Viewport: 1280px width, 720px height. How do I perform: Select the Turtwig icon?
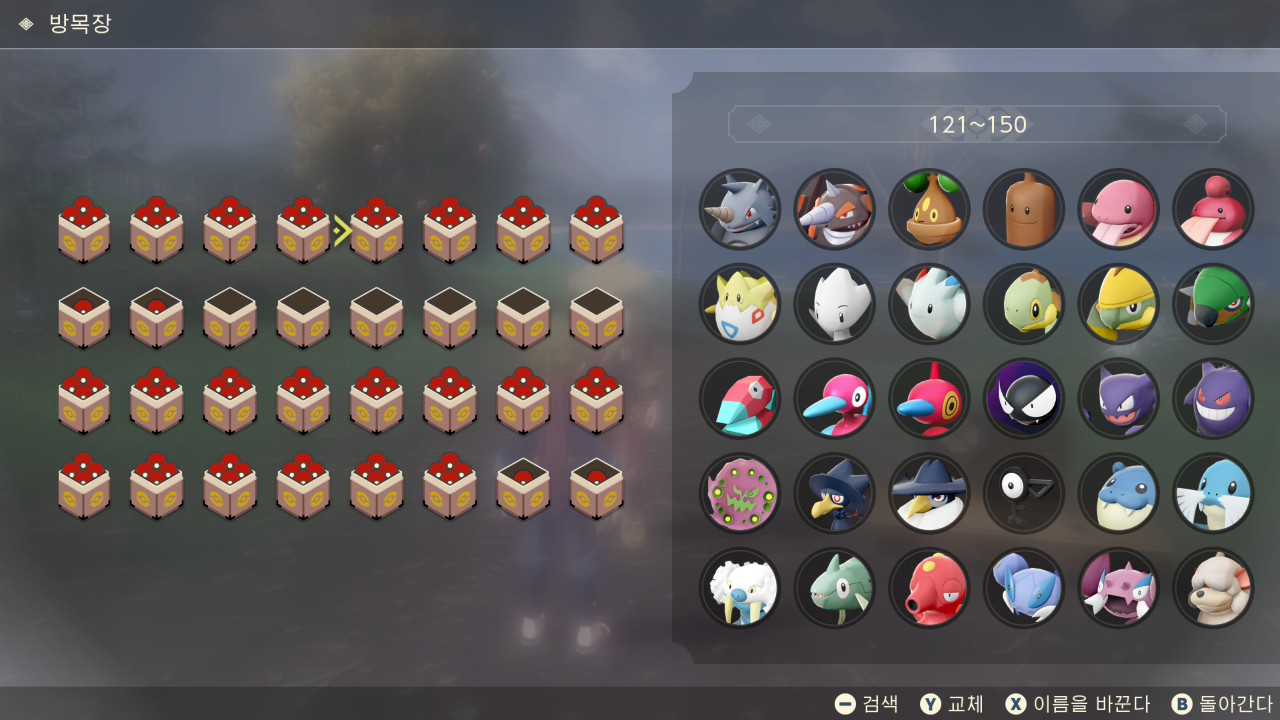pos(1024,304)
